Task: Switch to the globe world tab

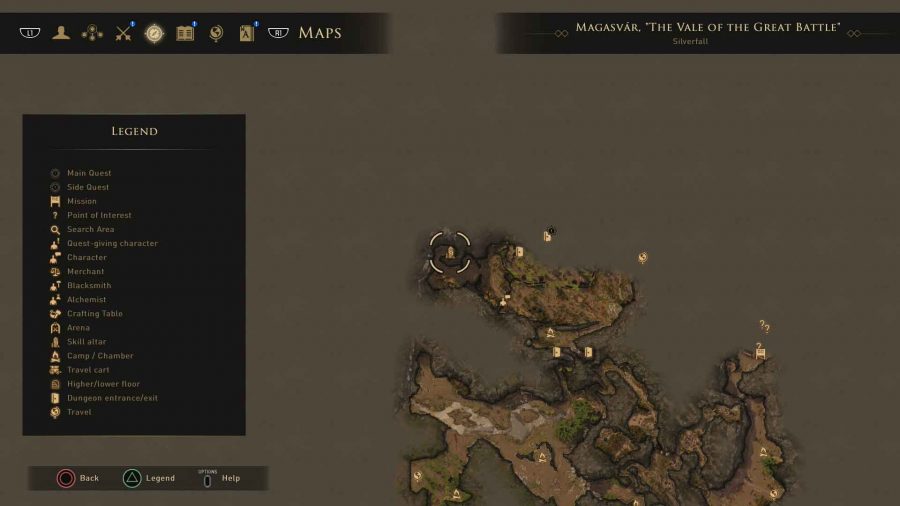Action: pos(216,33)
